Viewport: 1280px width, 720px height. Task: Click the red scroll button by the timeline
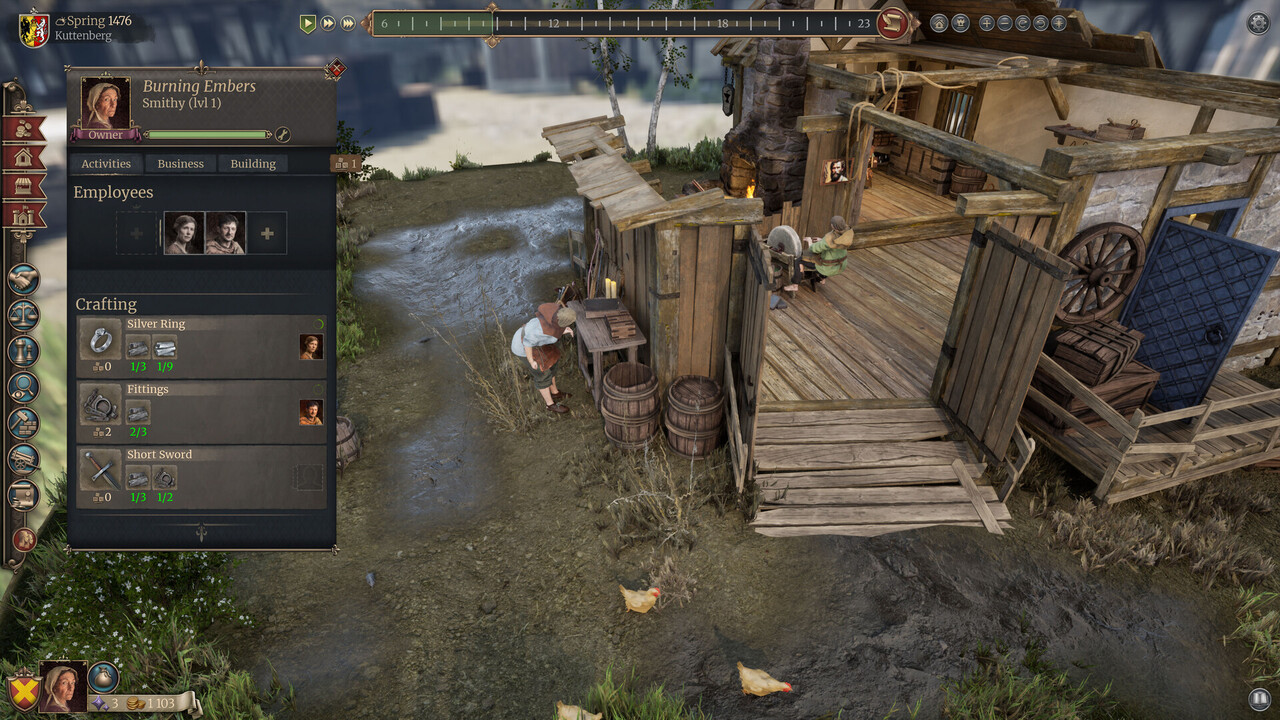[x=893, y=23]
